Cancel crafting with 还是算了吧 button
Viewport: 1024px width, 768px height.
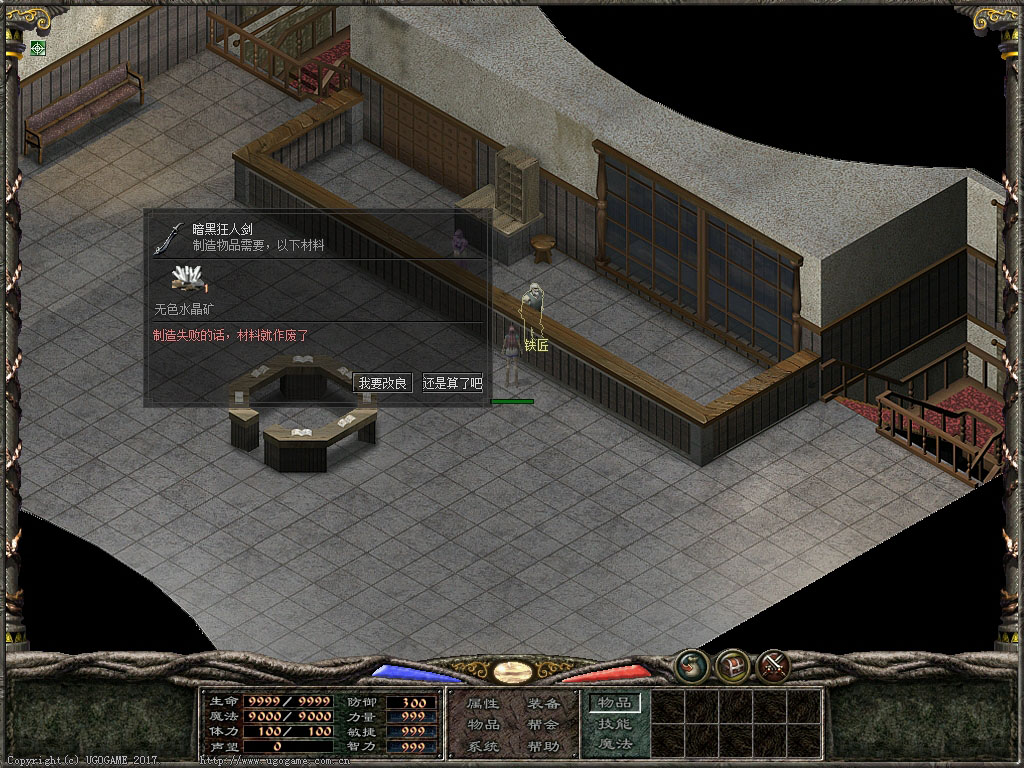pos(452,383)
